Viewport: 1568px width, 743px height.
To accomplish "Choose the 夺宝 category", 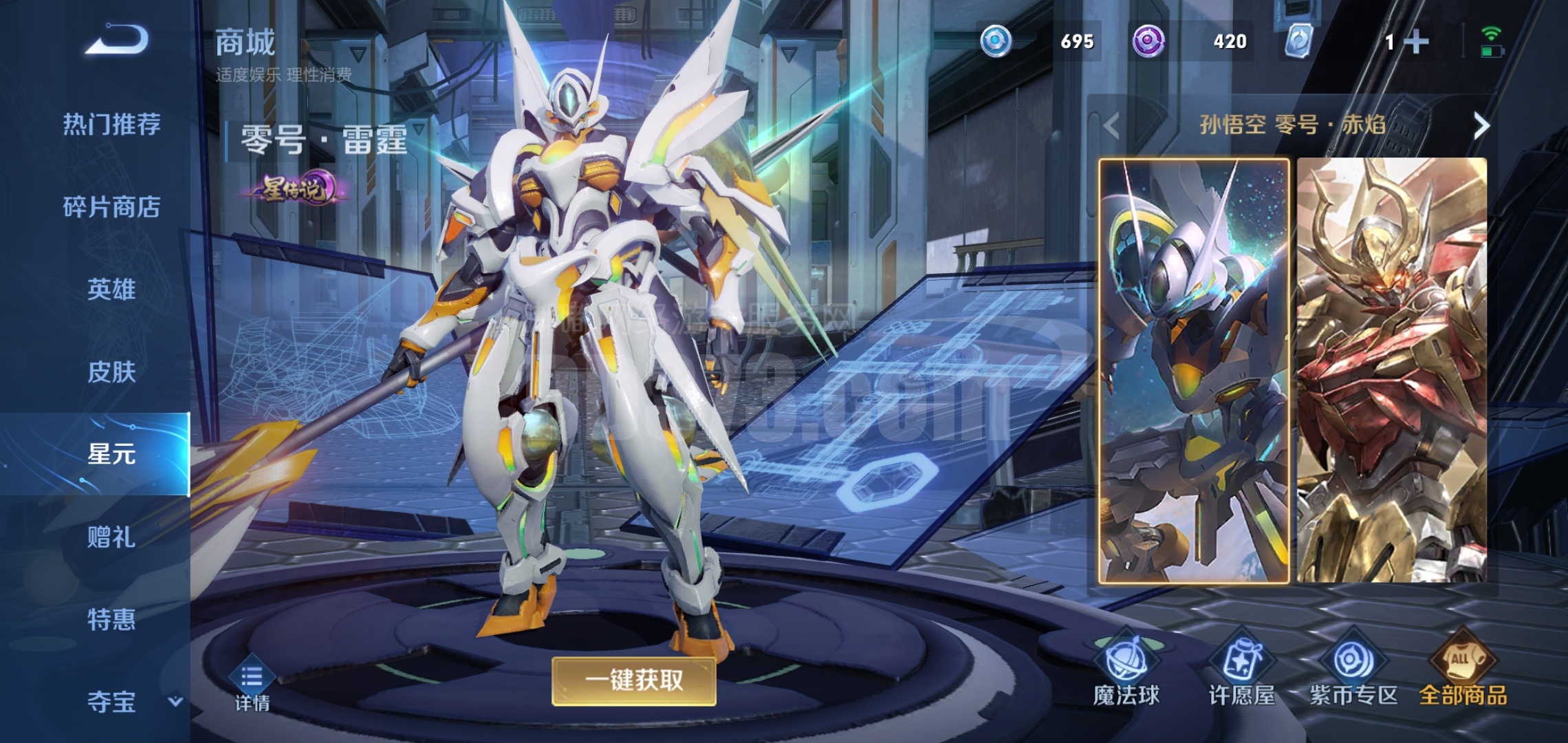I will click(x=111, y=702).
